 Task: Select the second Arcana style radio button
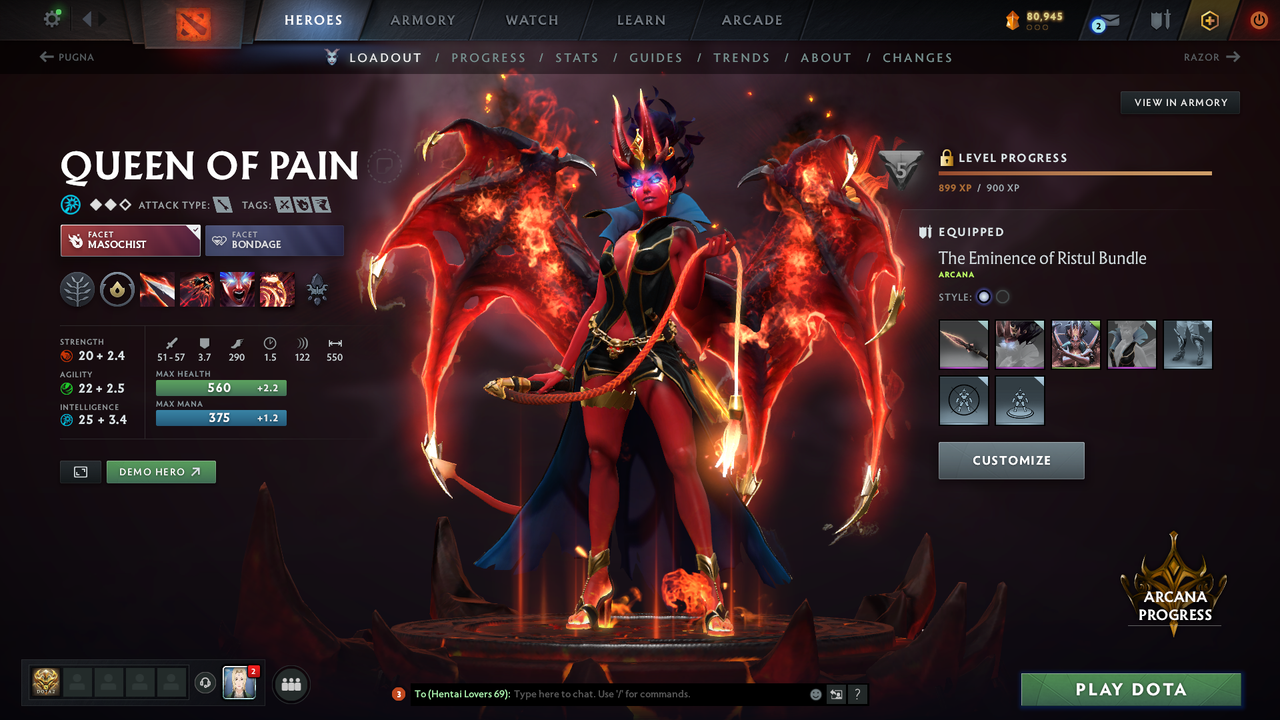(x=1001, y=296)
